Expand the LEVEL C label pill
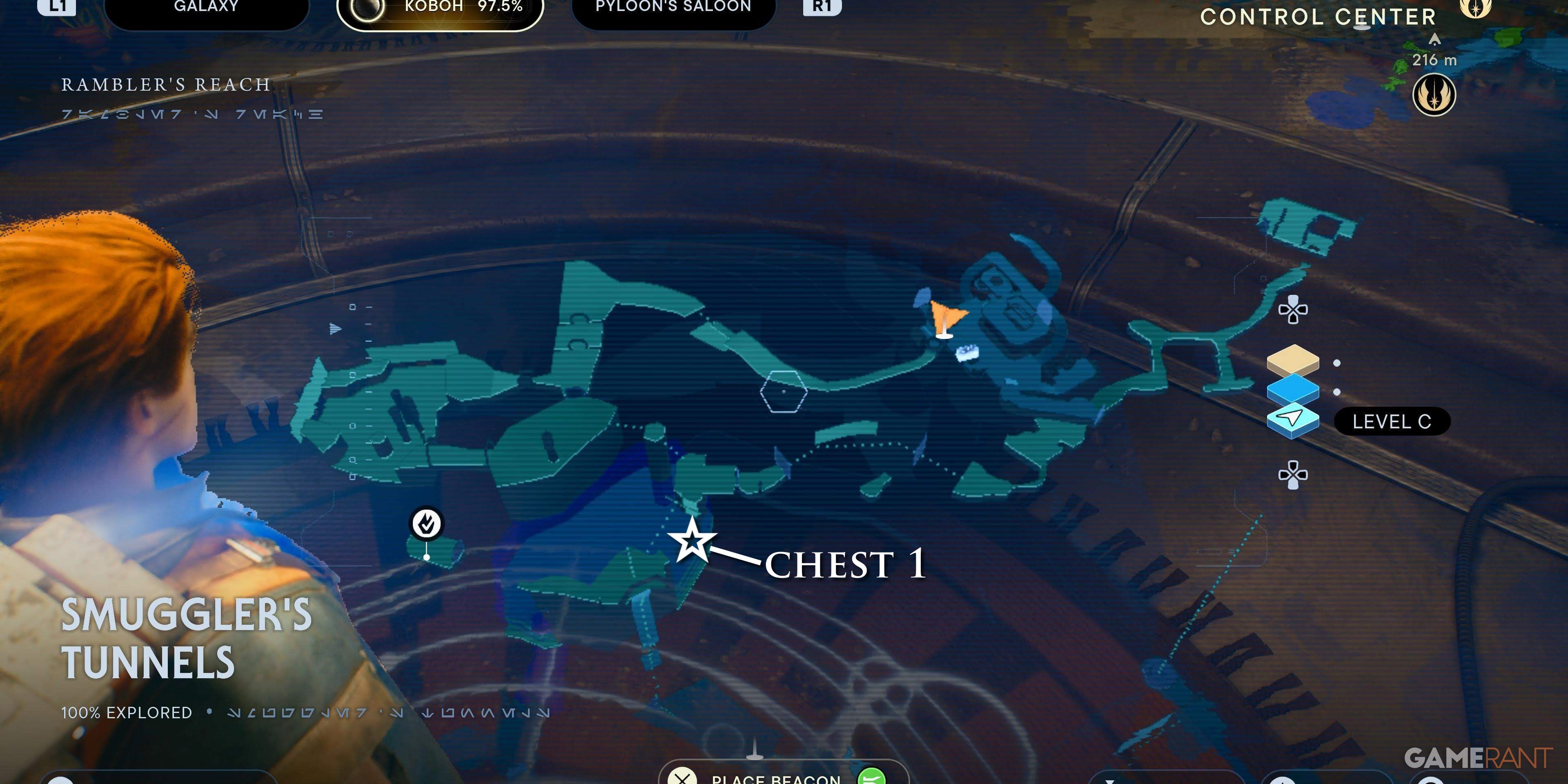The image size is (1568, 784). 1392,421
